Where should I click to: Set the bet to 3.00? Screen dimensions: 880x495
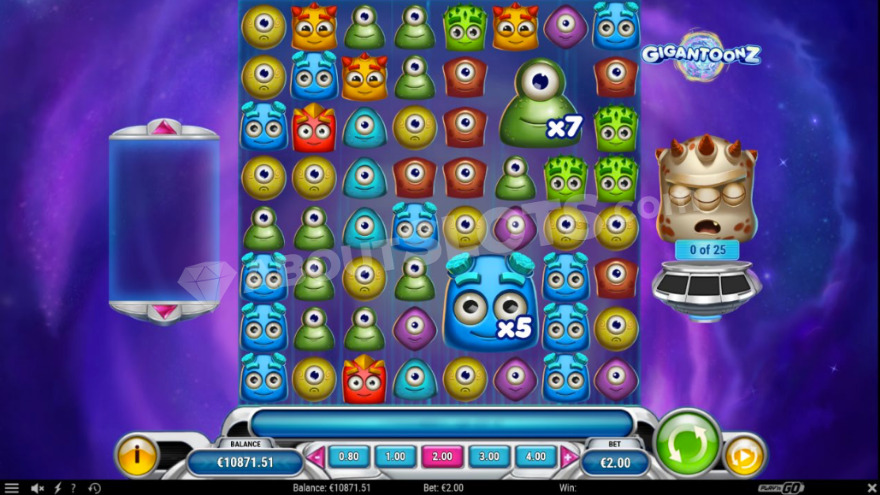489,456
